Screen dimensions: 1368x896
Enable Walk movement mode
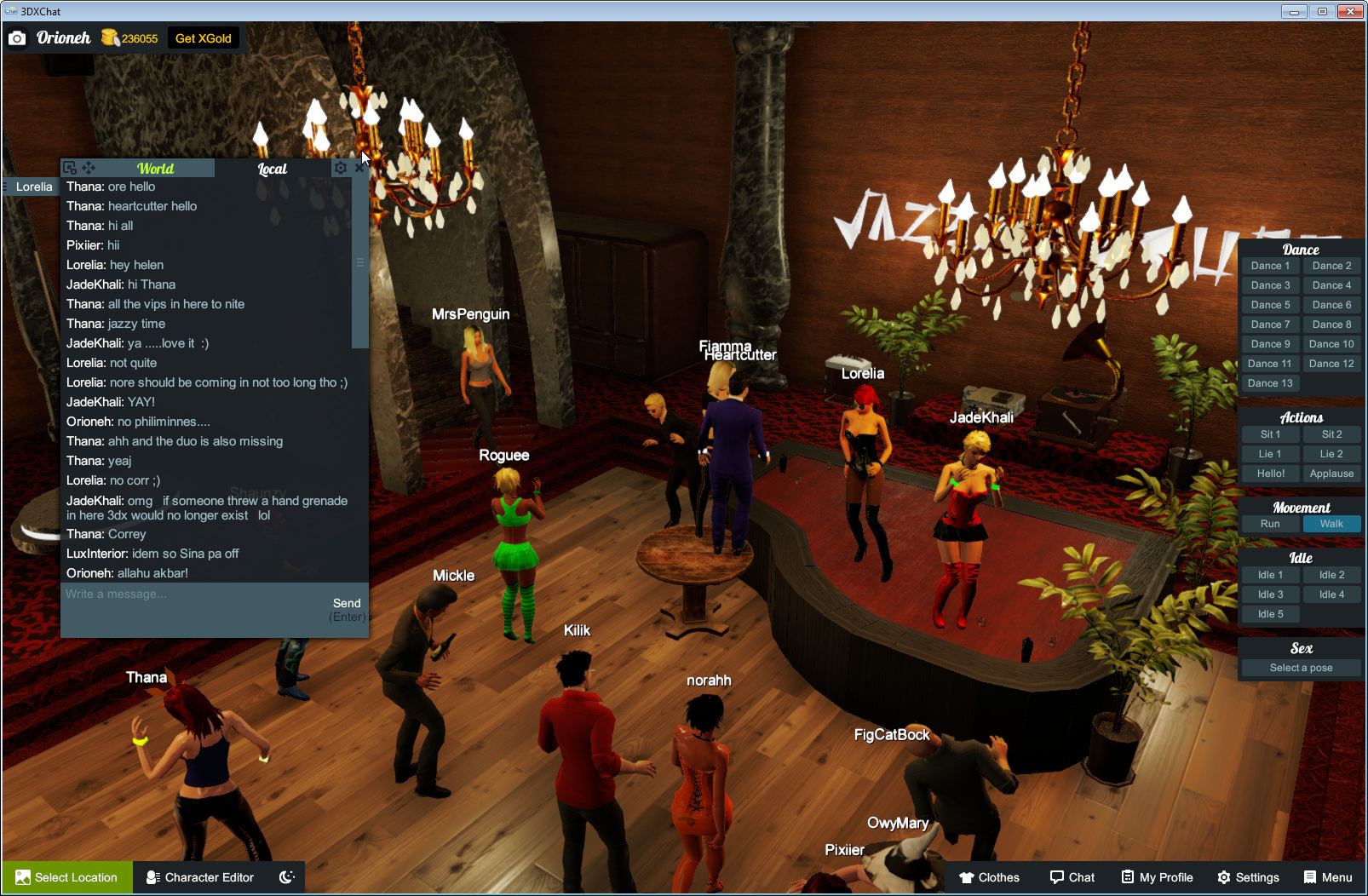click(1331, 524)
